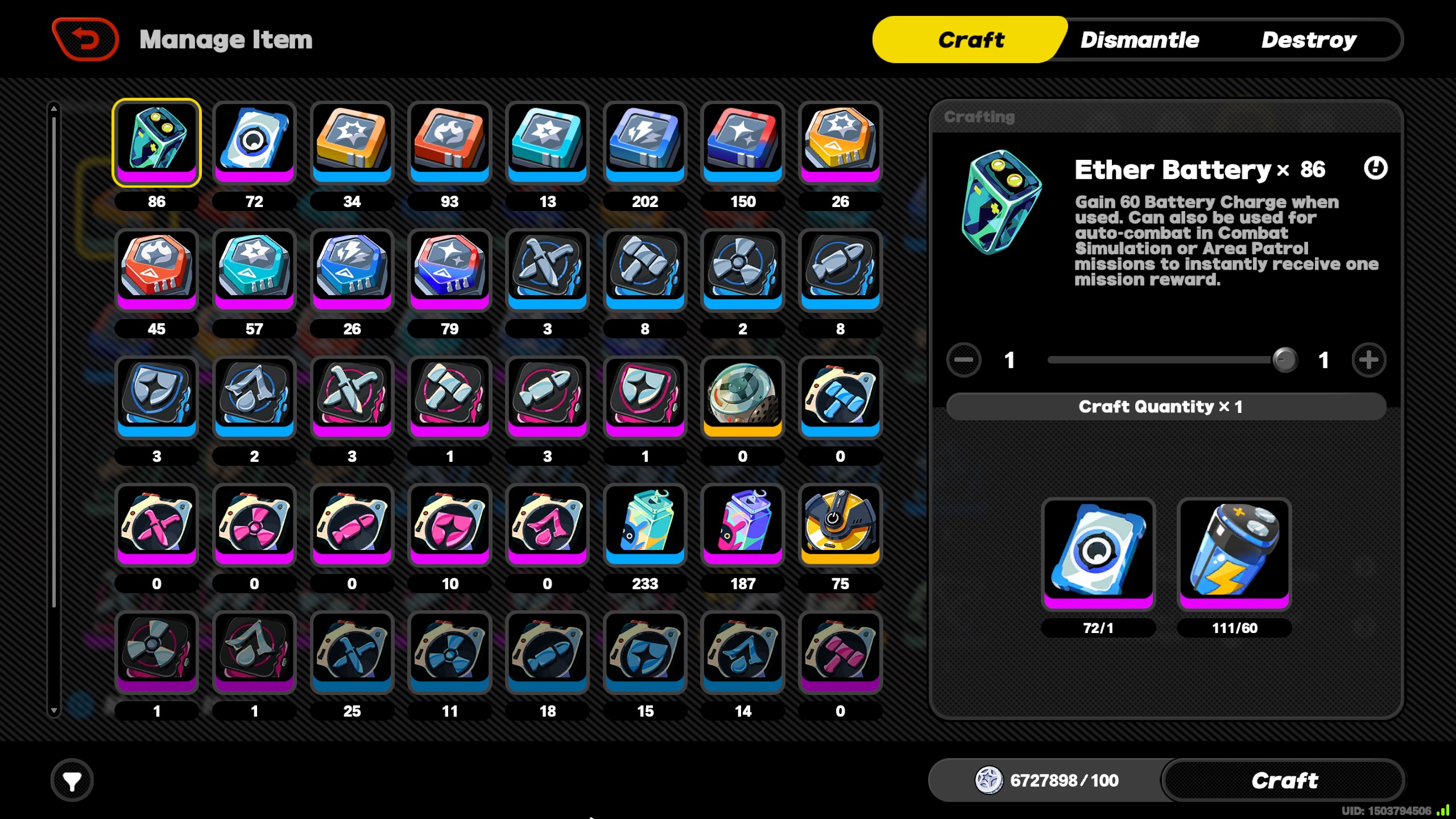Select the yellow power-button device with 75

(840, 524)
